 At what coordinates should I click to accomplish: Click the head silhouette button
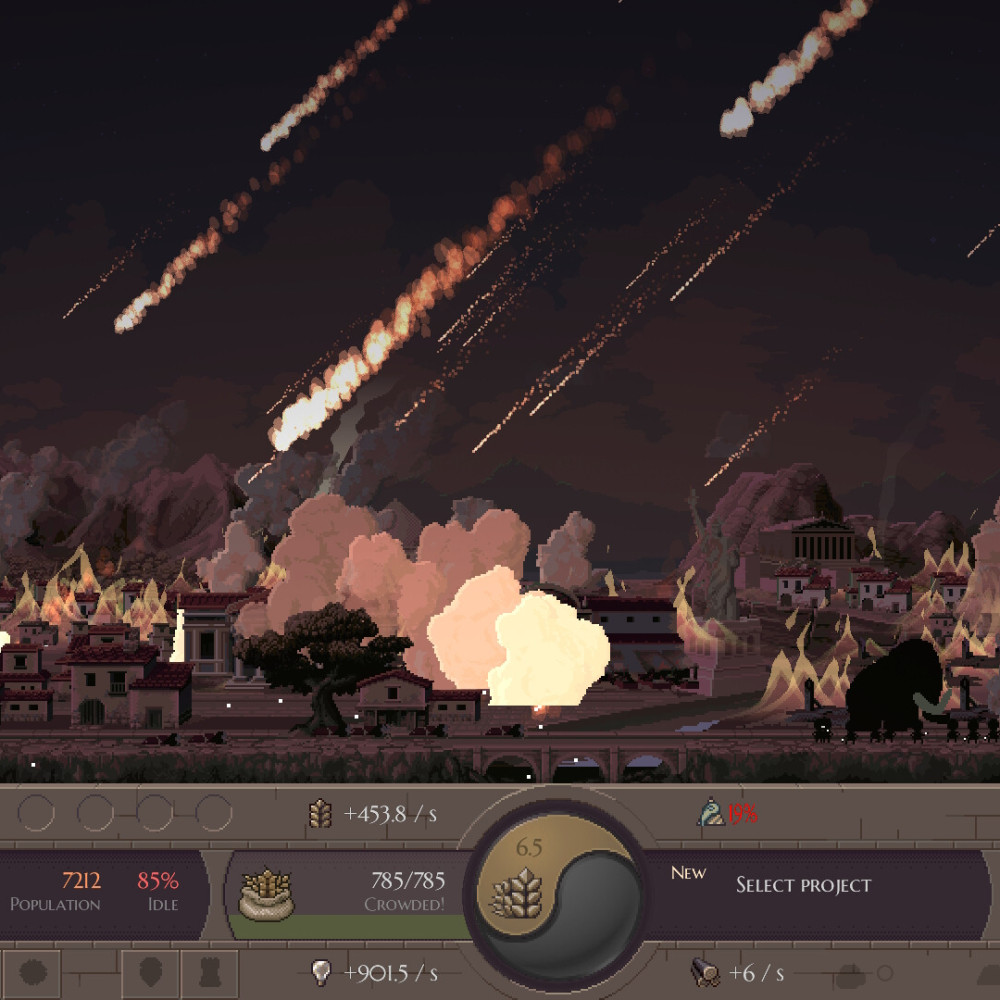[x=150, y=973]
